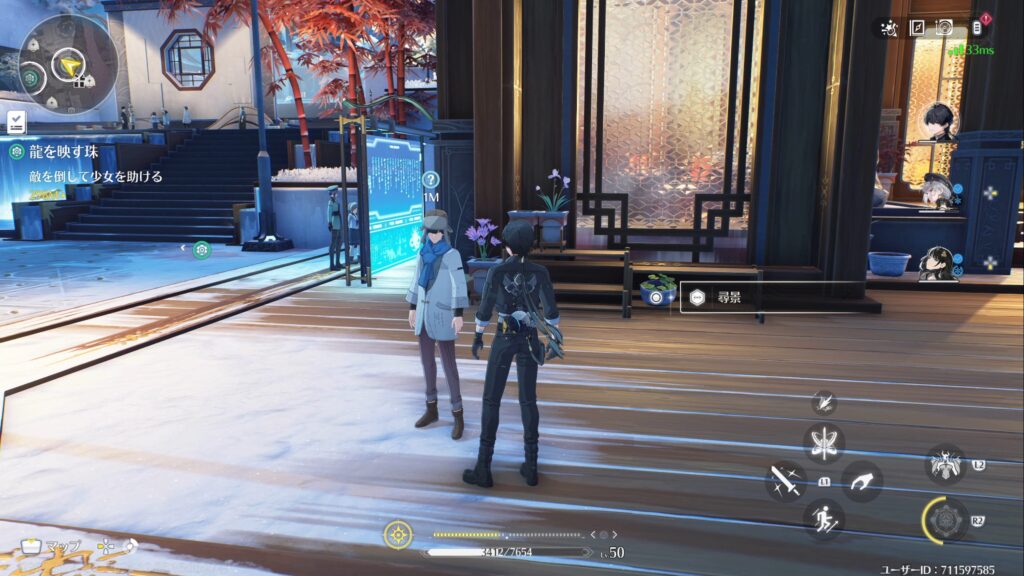1024x576 pixels.
Task: Summon the horned Echo creature skill
Action: 945,464
